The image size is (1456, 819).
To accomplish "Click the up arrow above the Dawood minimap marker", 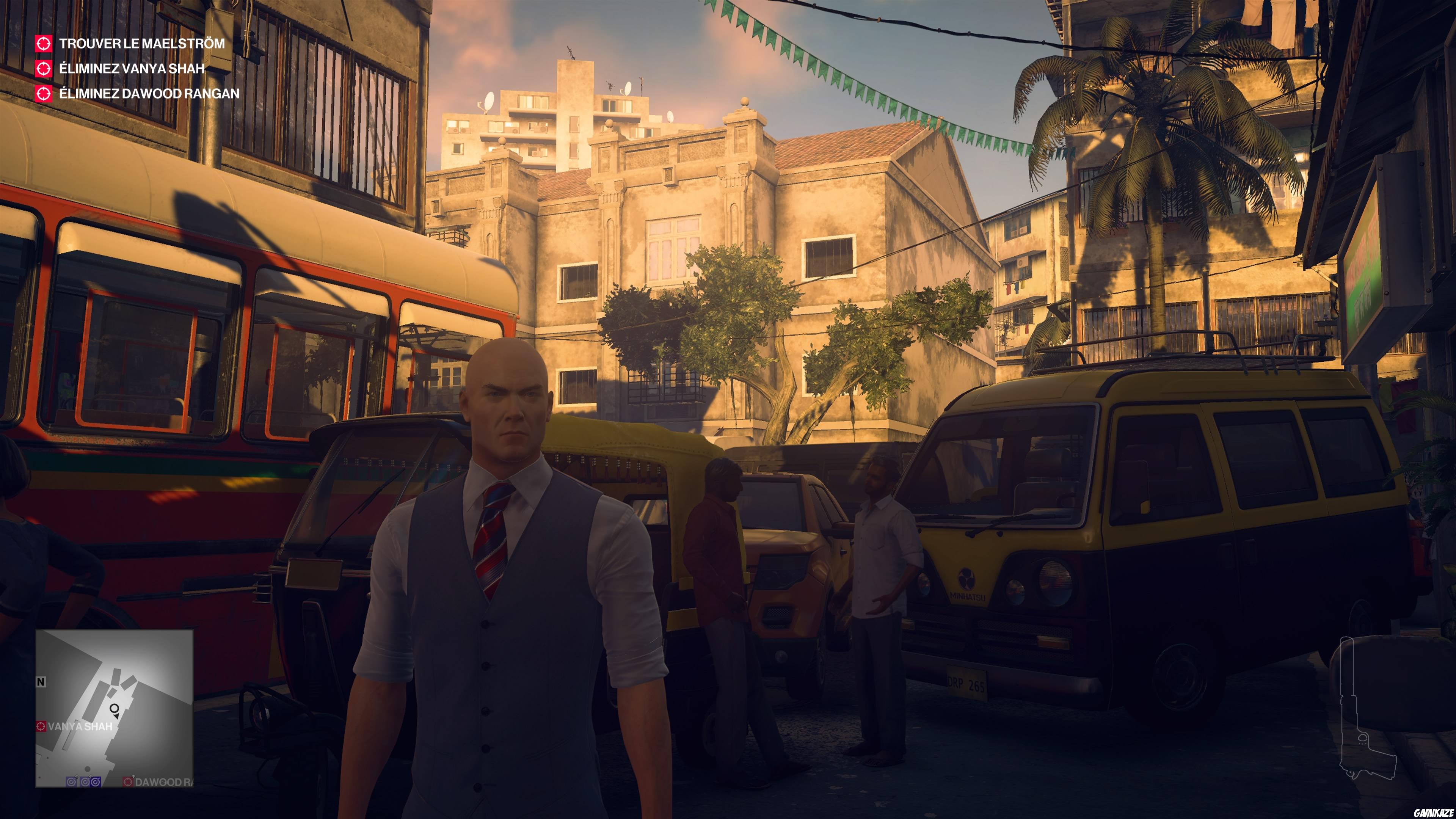I will 133,777.
